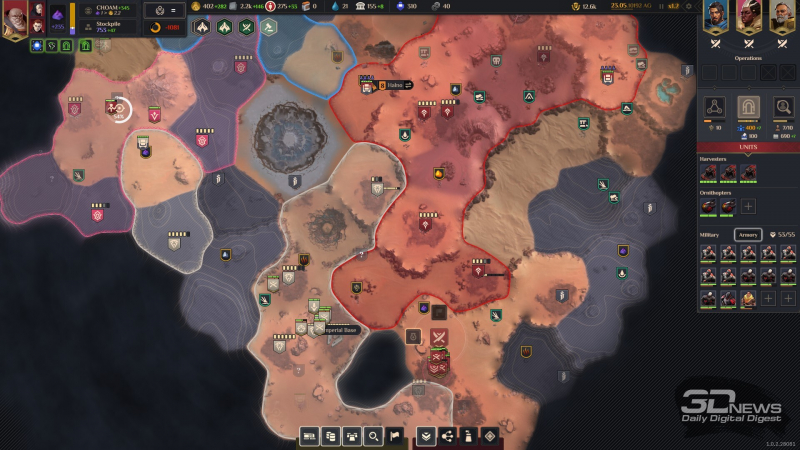Select the Imperial Base label on the map
This screenshot has width=800, height=450.
[338, 330]
